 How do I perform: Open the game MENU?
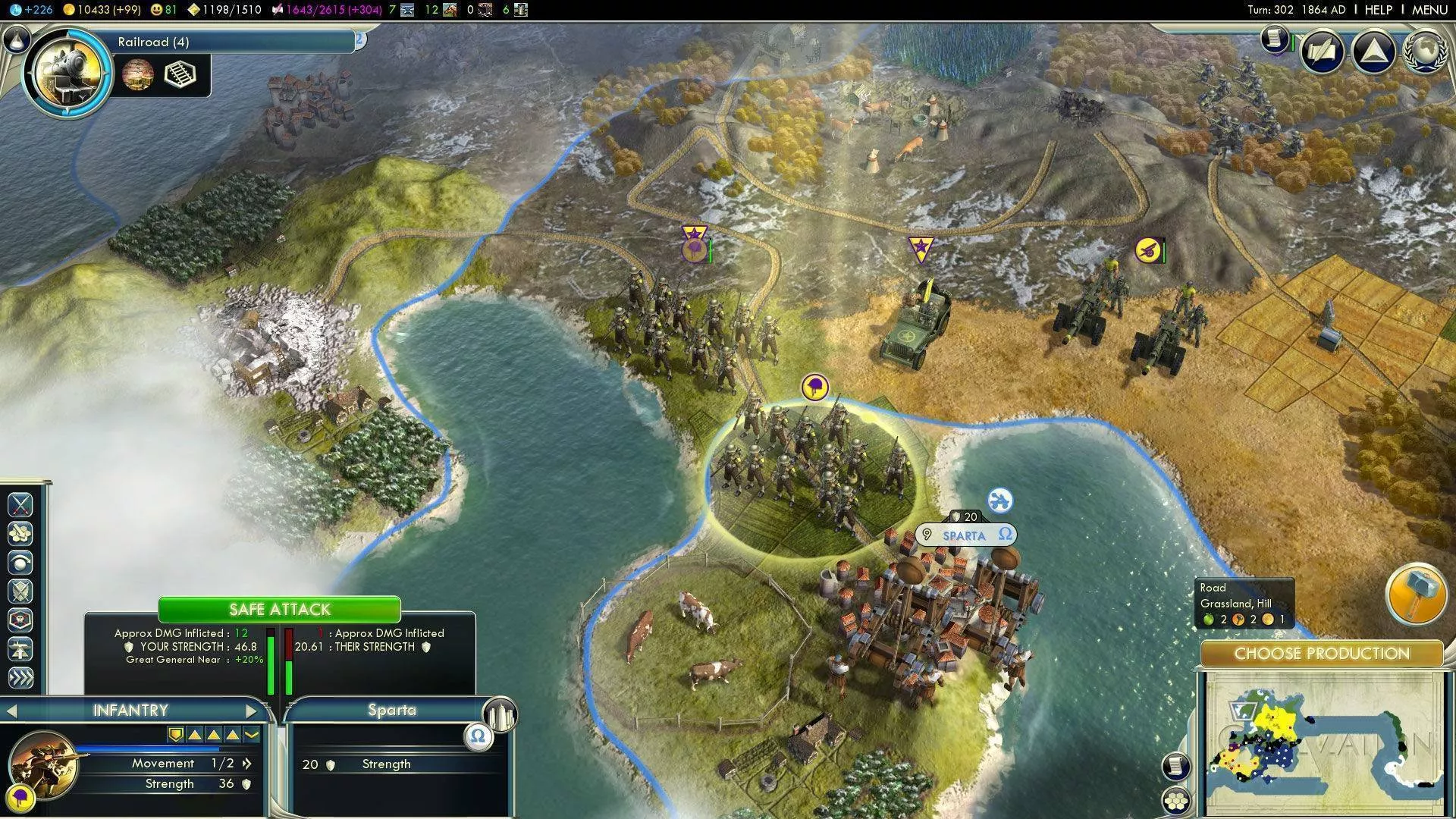1429,10
